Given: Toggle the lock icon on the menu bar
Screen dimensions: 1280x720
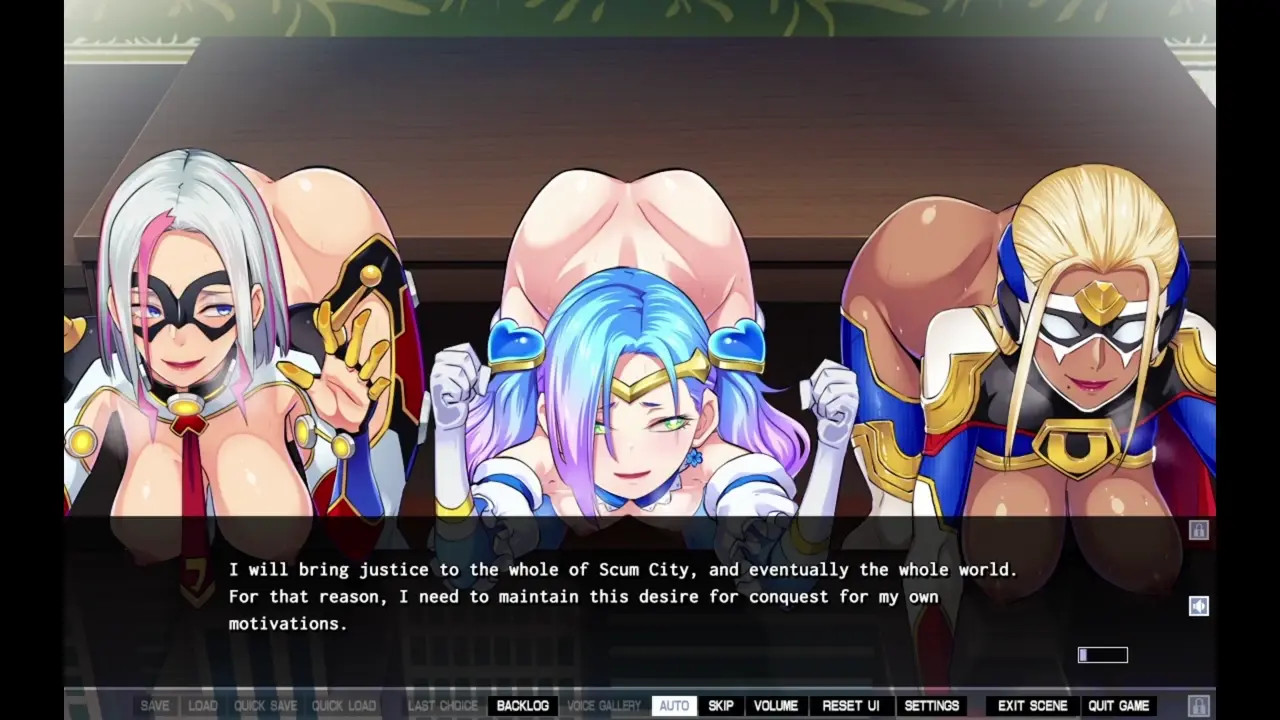Looking at the screenshot, I should 1198,706.
